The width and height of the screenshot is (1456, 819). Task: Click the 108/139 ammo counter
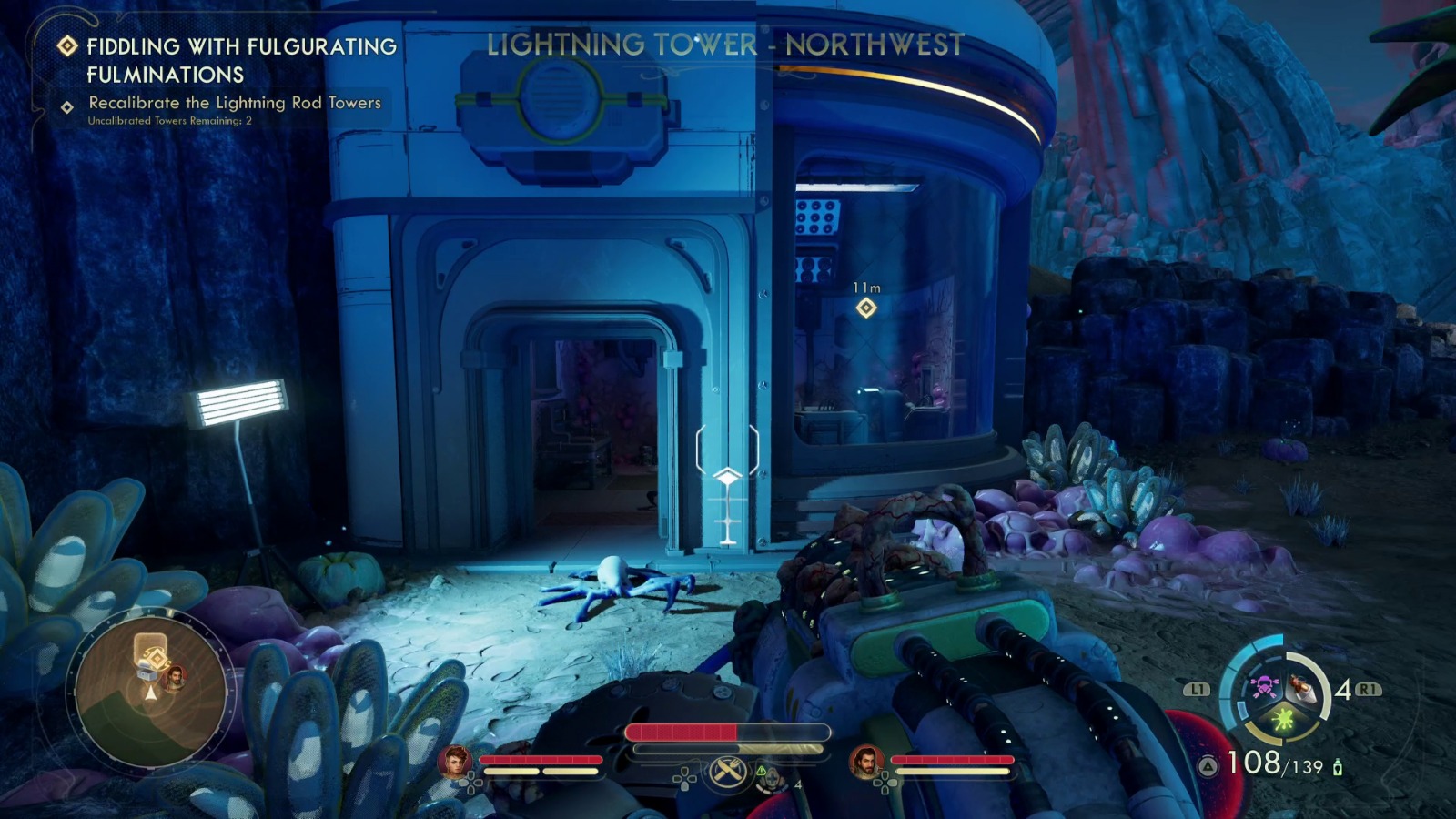pos(1275,763)
